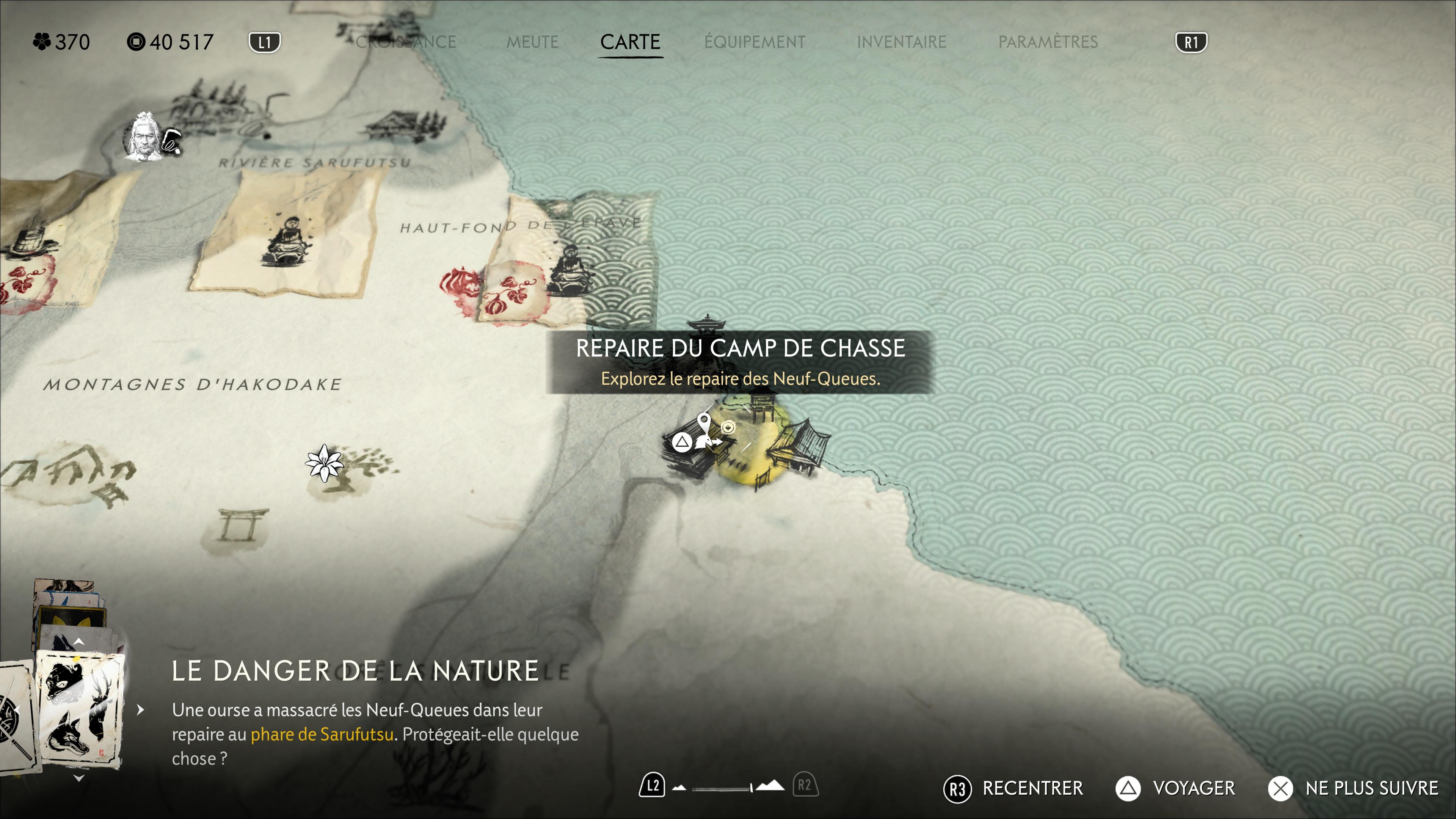Select the quest card with wolf illustrations
1456x819 pixels.
pyautogui.click(x=78, y=710)
